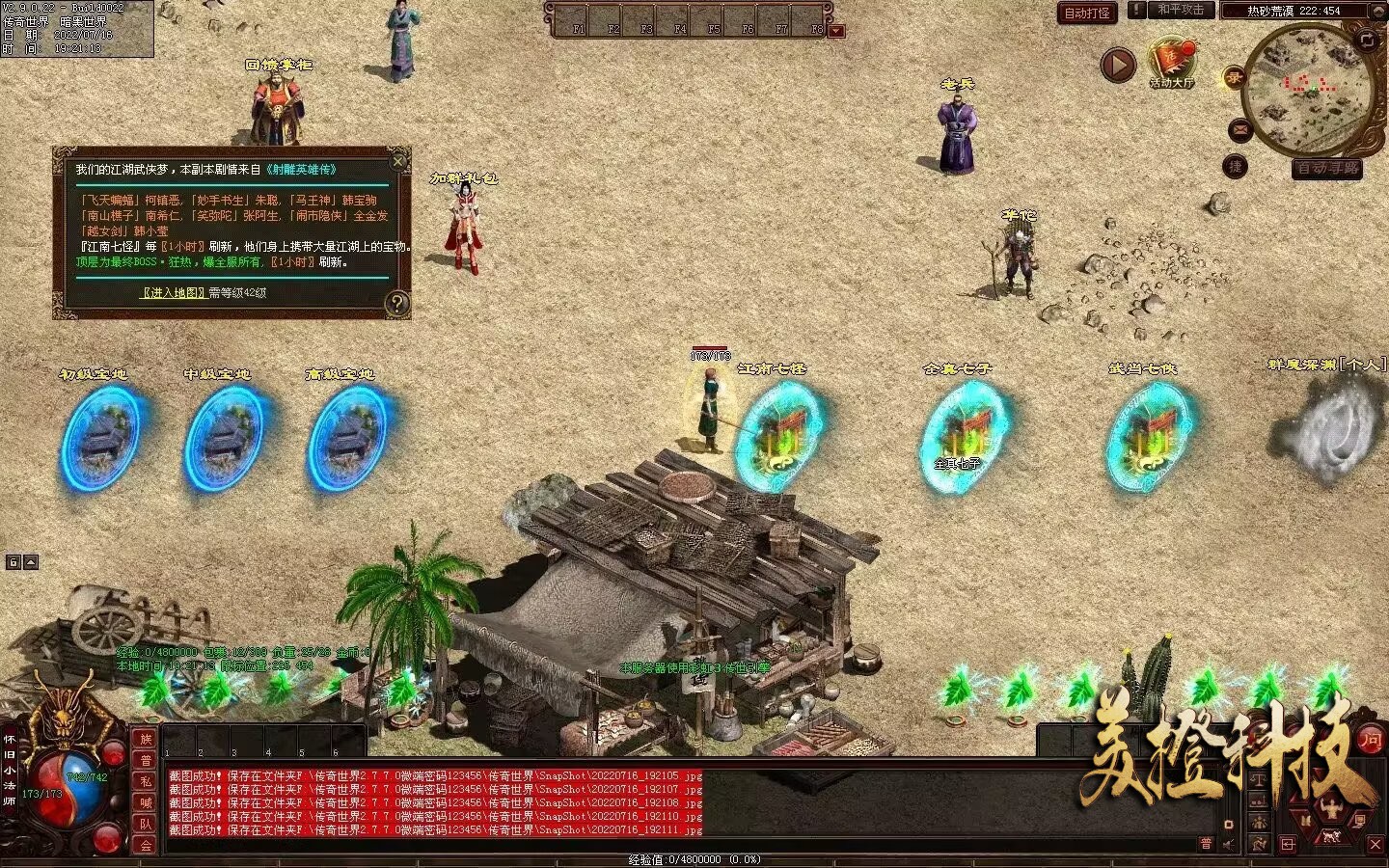Viewport: 1389px width, 868px height.
Task: Select the 族 chat channel button
Action: [x=146, y=739]
